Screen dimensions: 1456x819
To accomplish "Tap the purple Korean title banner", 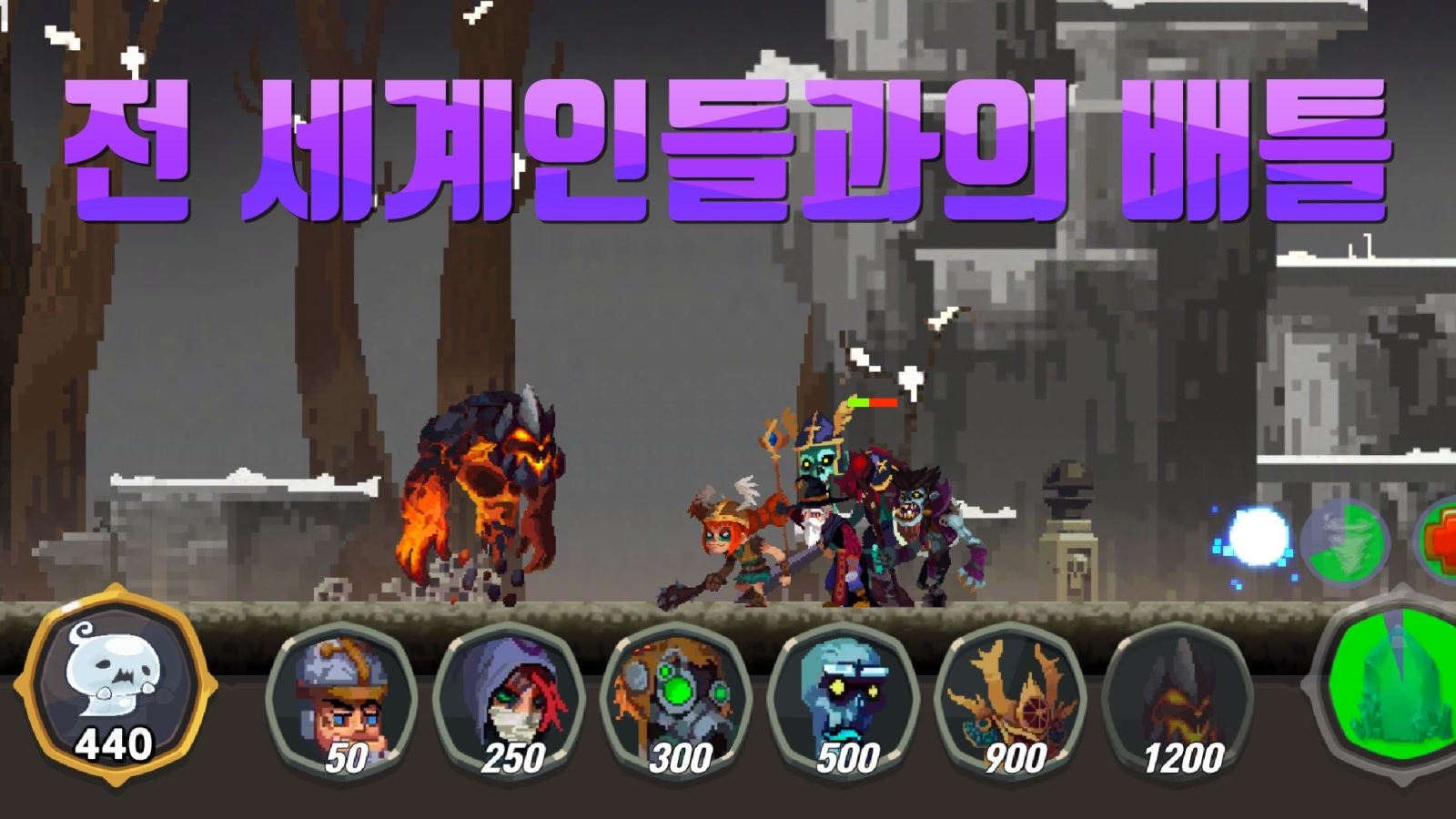I will (728, 146).
